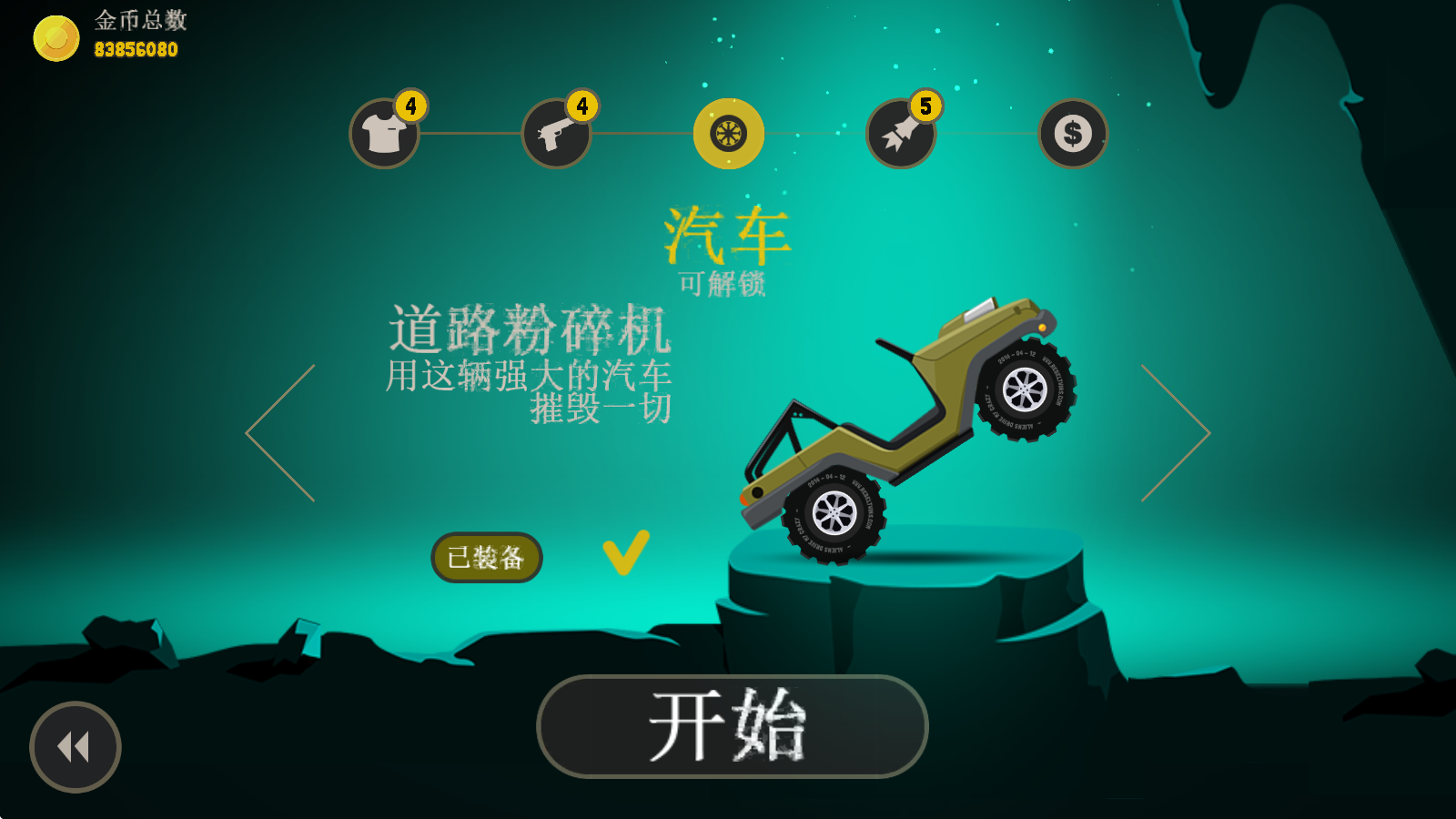Image resolution: width=1456 pixels, height=819 pixels.
Task: Toggle the 已装备 equipped button
Action: [x=487, y=555]
